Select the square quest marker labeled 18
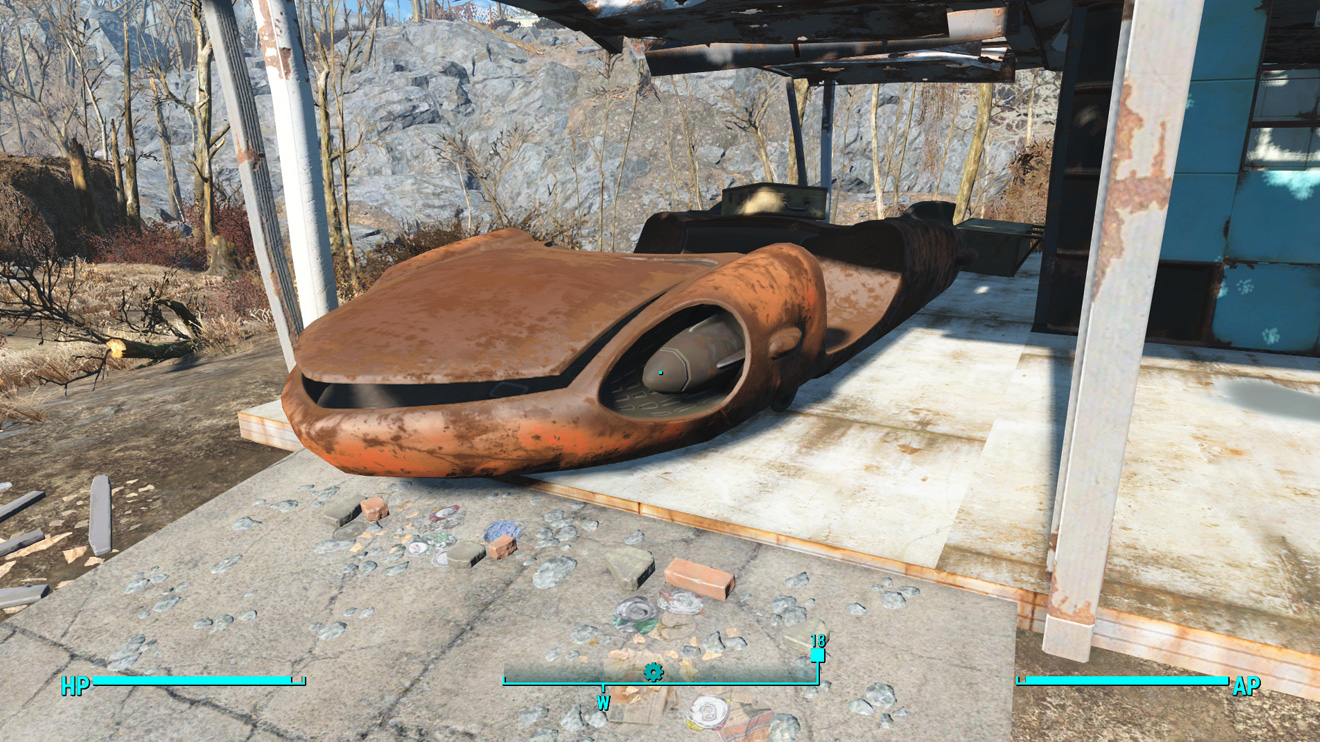 click(x=817, y=655)
